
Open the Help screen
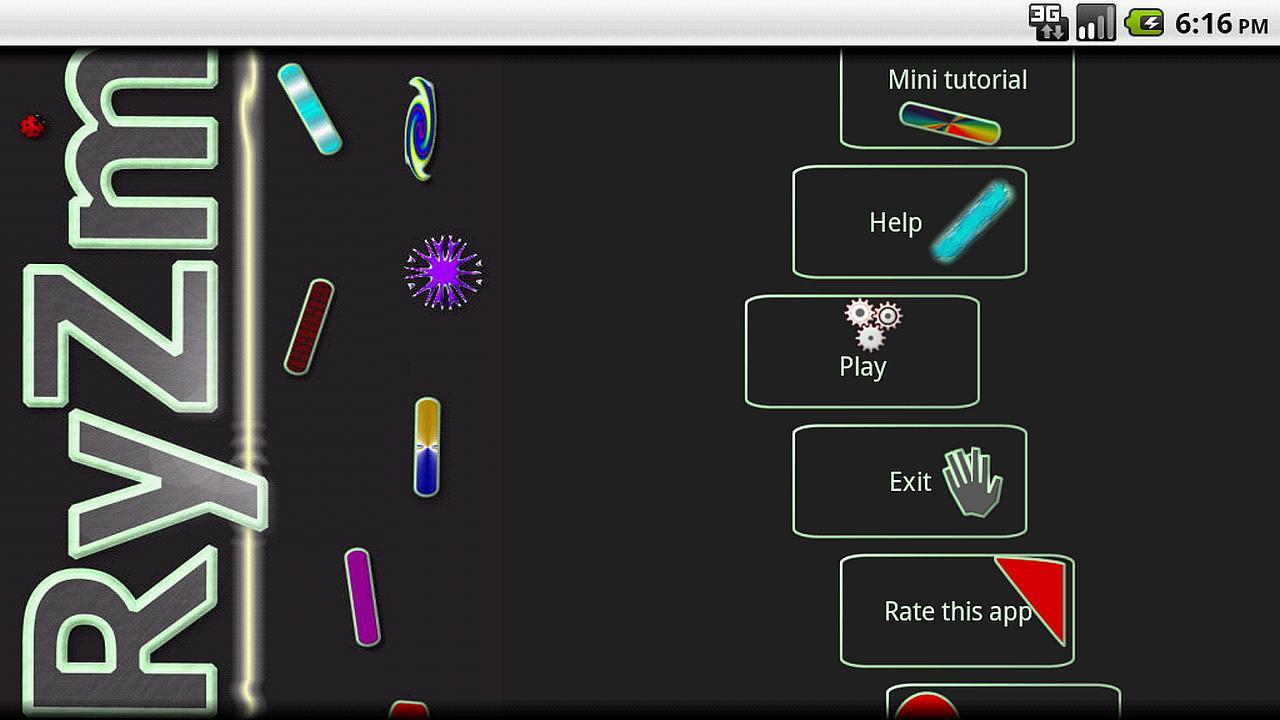point(909,222)
